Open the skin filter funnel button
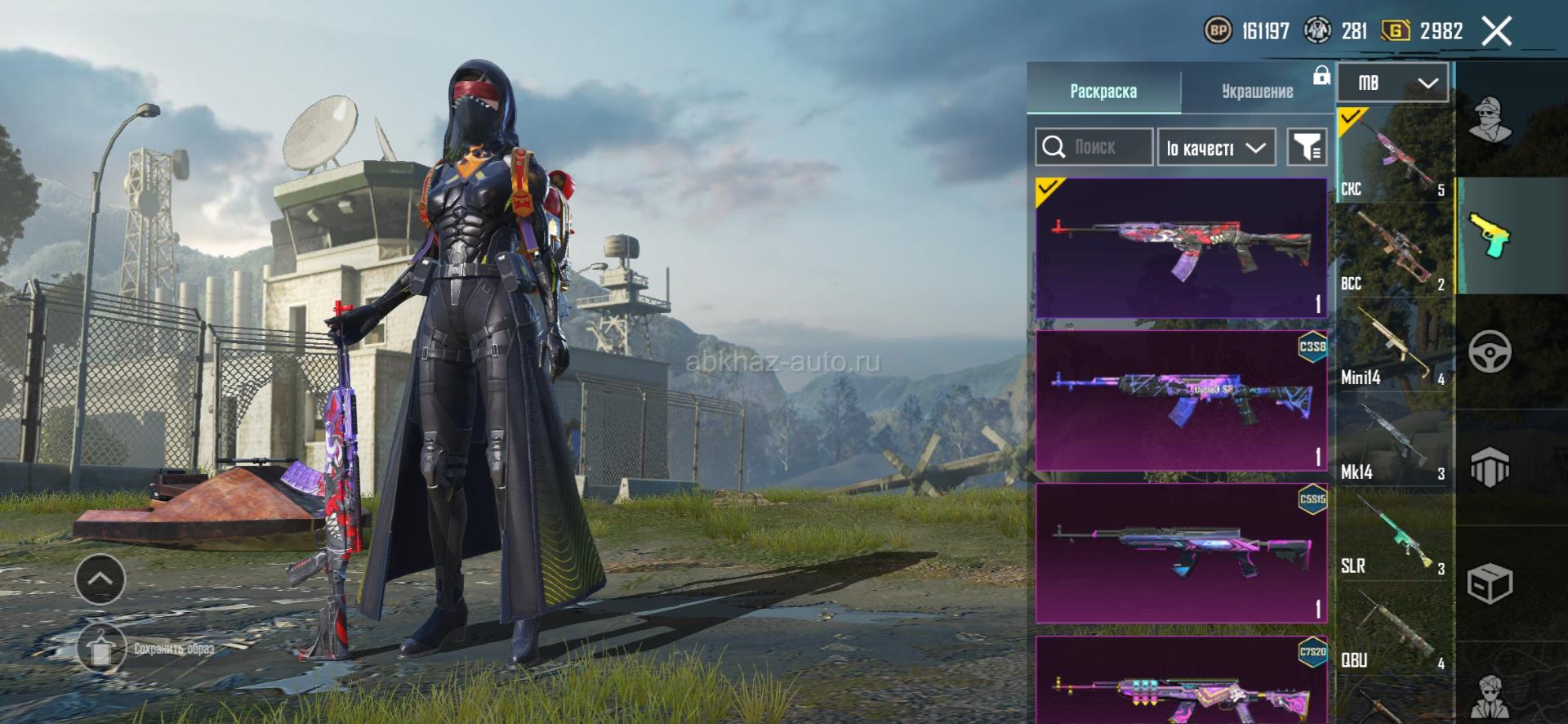 (x=1306, y=147)
